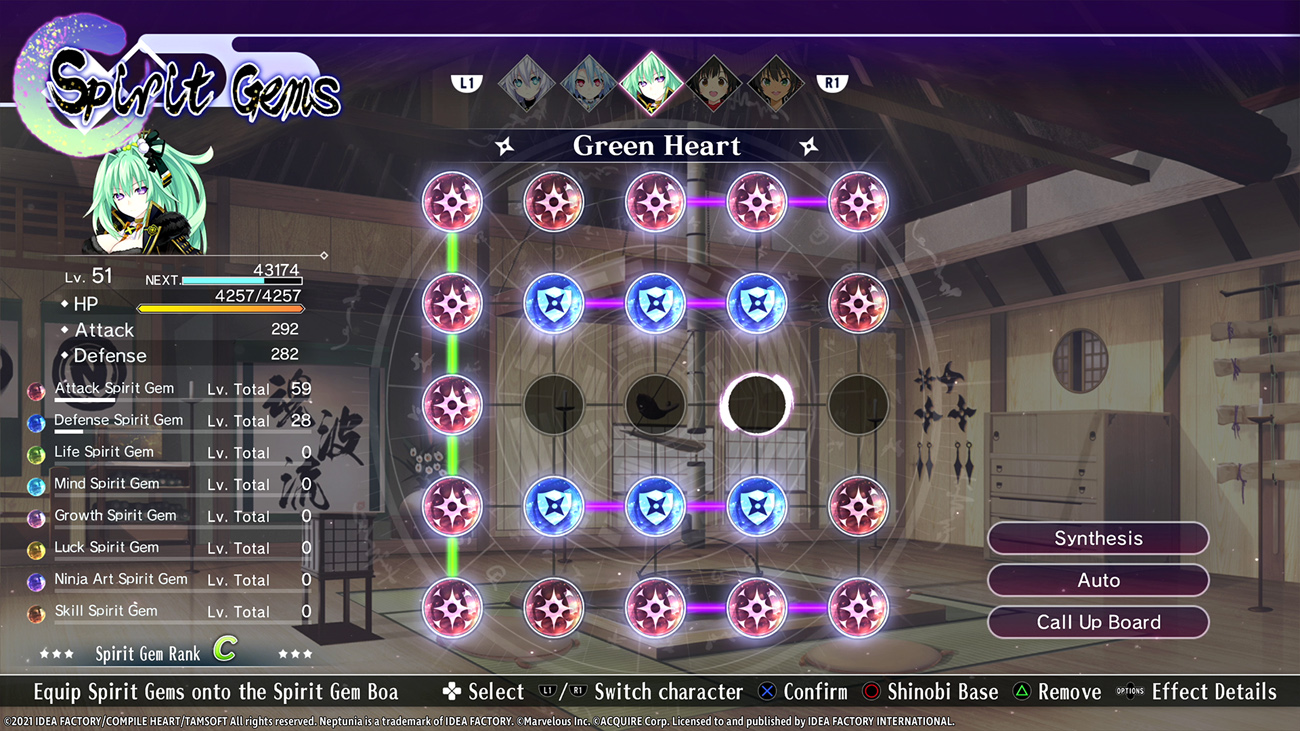Select the green-haired Green Heart portrait
Viewport: 1300px width, 731px height.
coord(651,84)
